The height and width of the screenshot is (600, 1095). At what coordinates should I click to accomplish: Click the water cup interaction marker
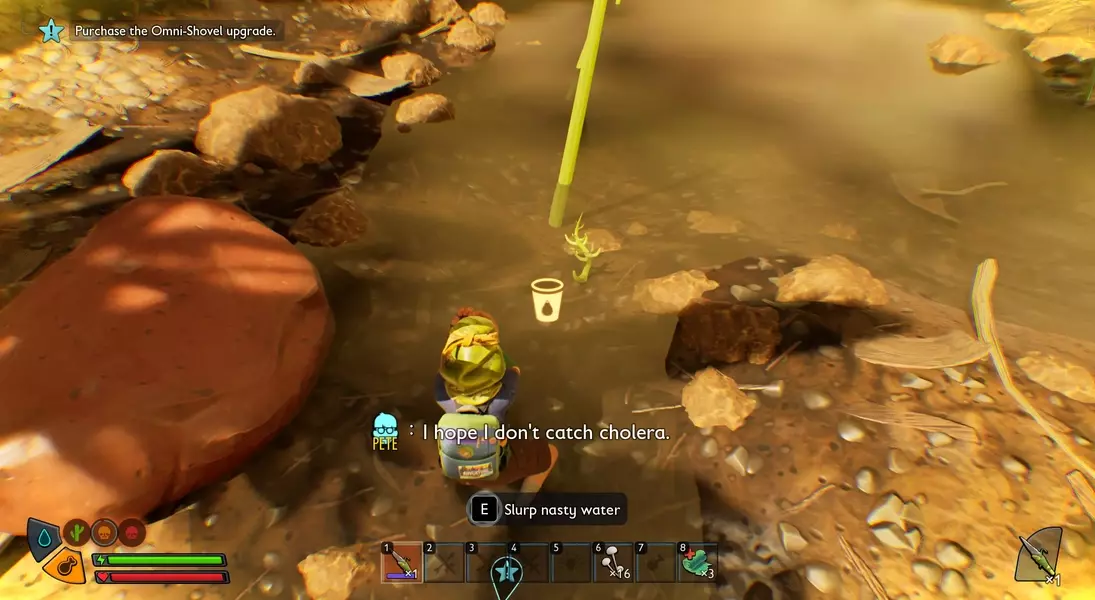click(547, 300)
